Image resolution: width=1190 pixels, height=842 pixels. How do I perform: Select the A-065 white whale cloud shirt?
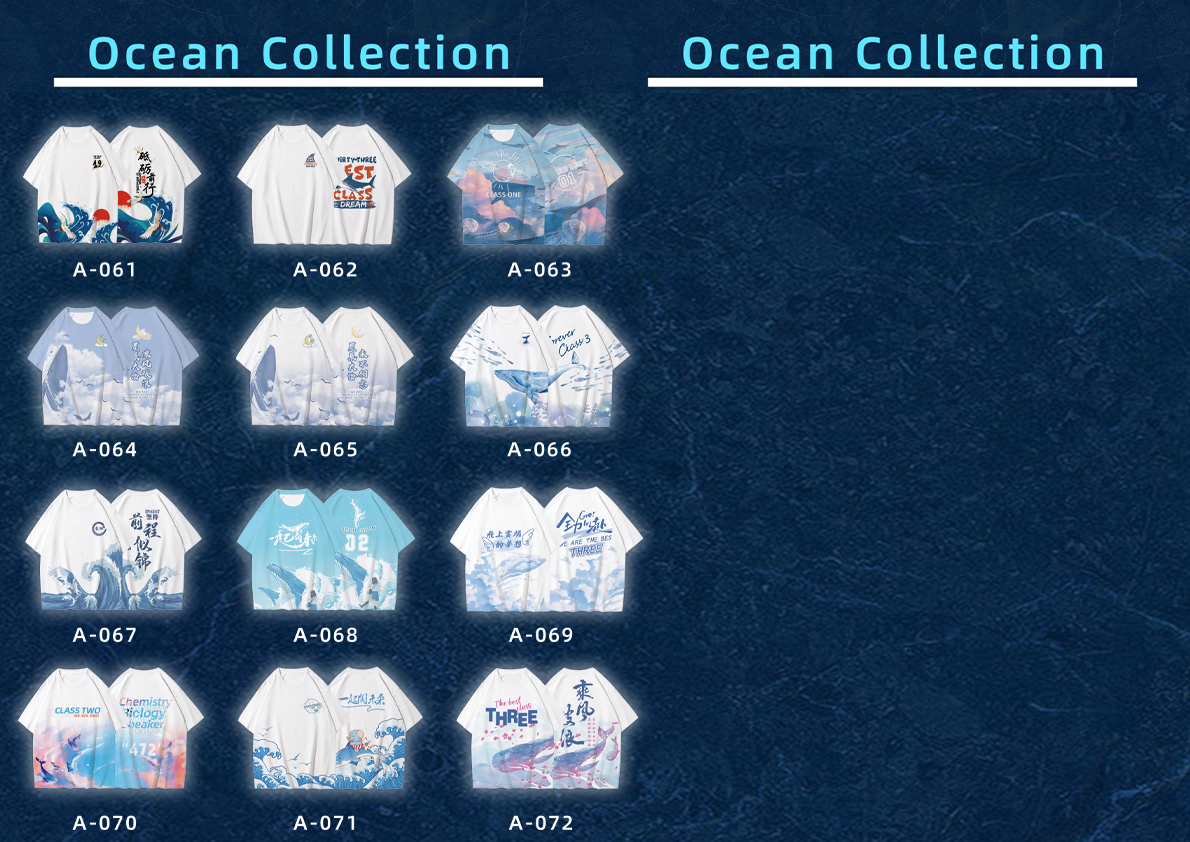(325, 367)
